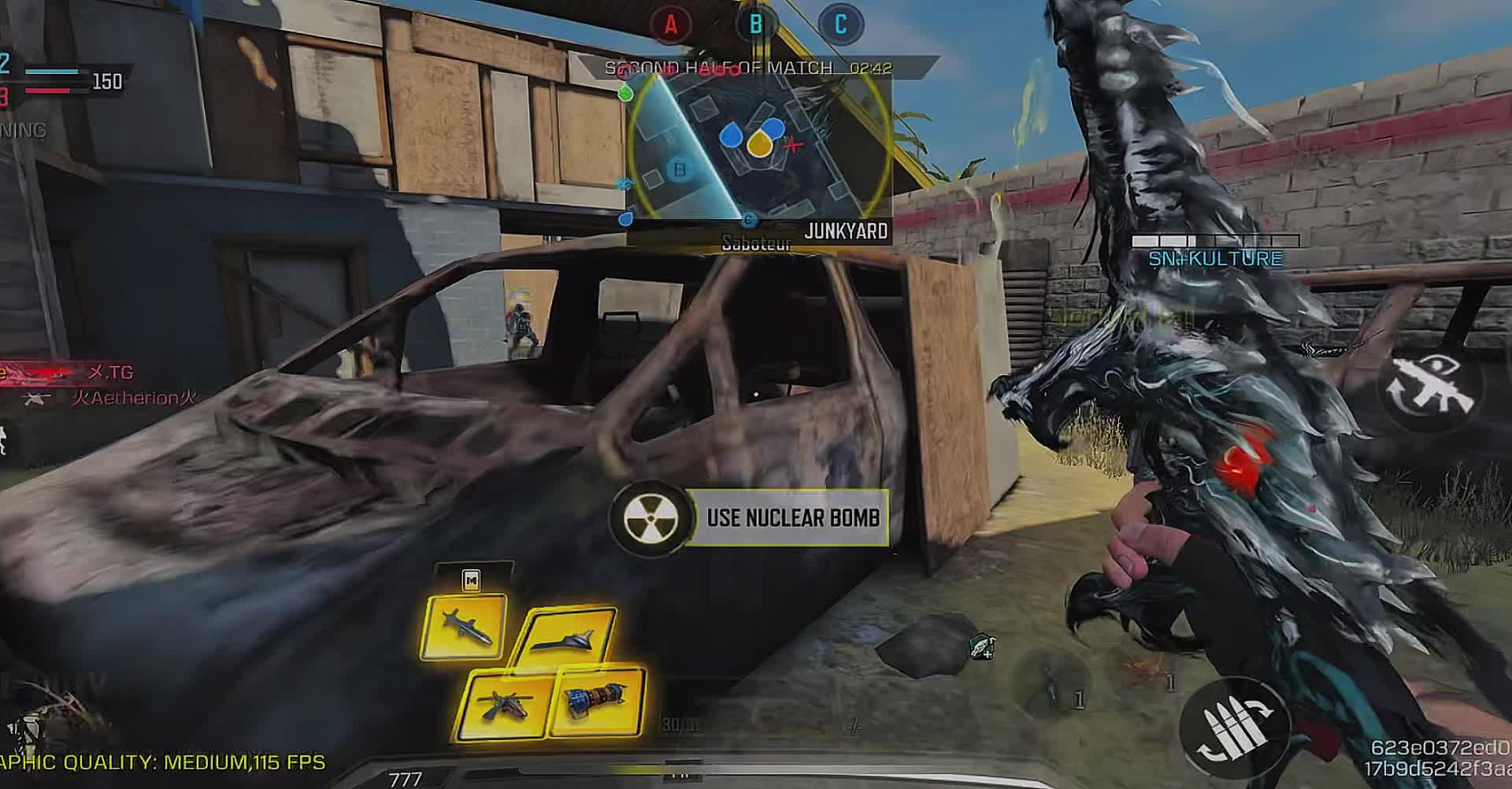Select the A objective indicator
Screen dimensions: 1512x789
point(671,25)
